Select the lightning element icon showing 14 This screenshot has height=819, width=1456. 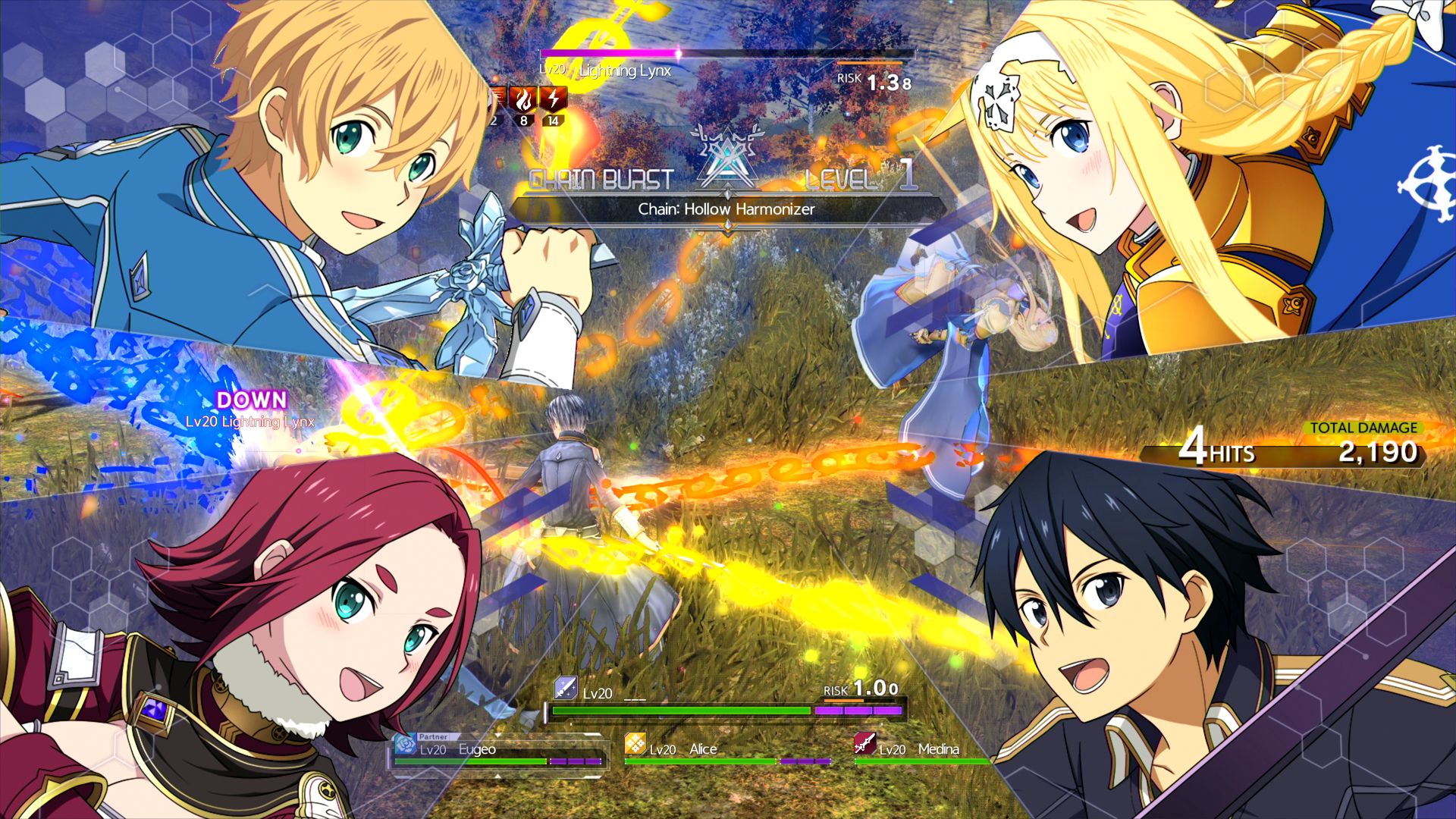[x=553, y=99]
